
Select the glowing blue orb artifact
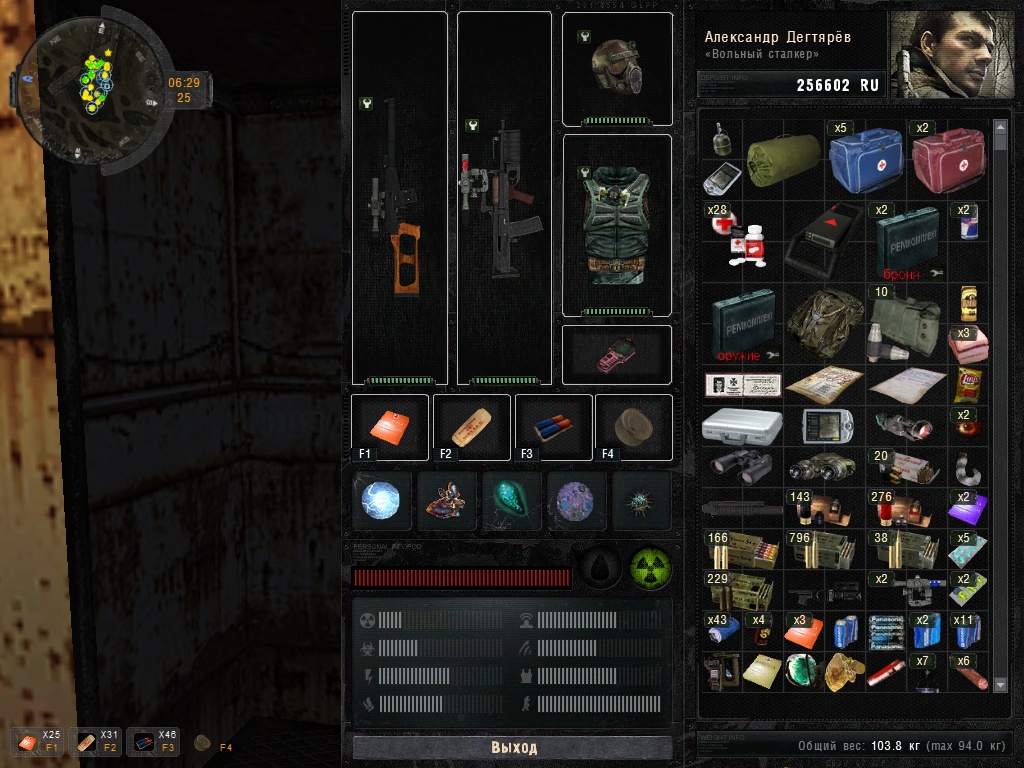pos(382,501)
